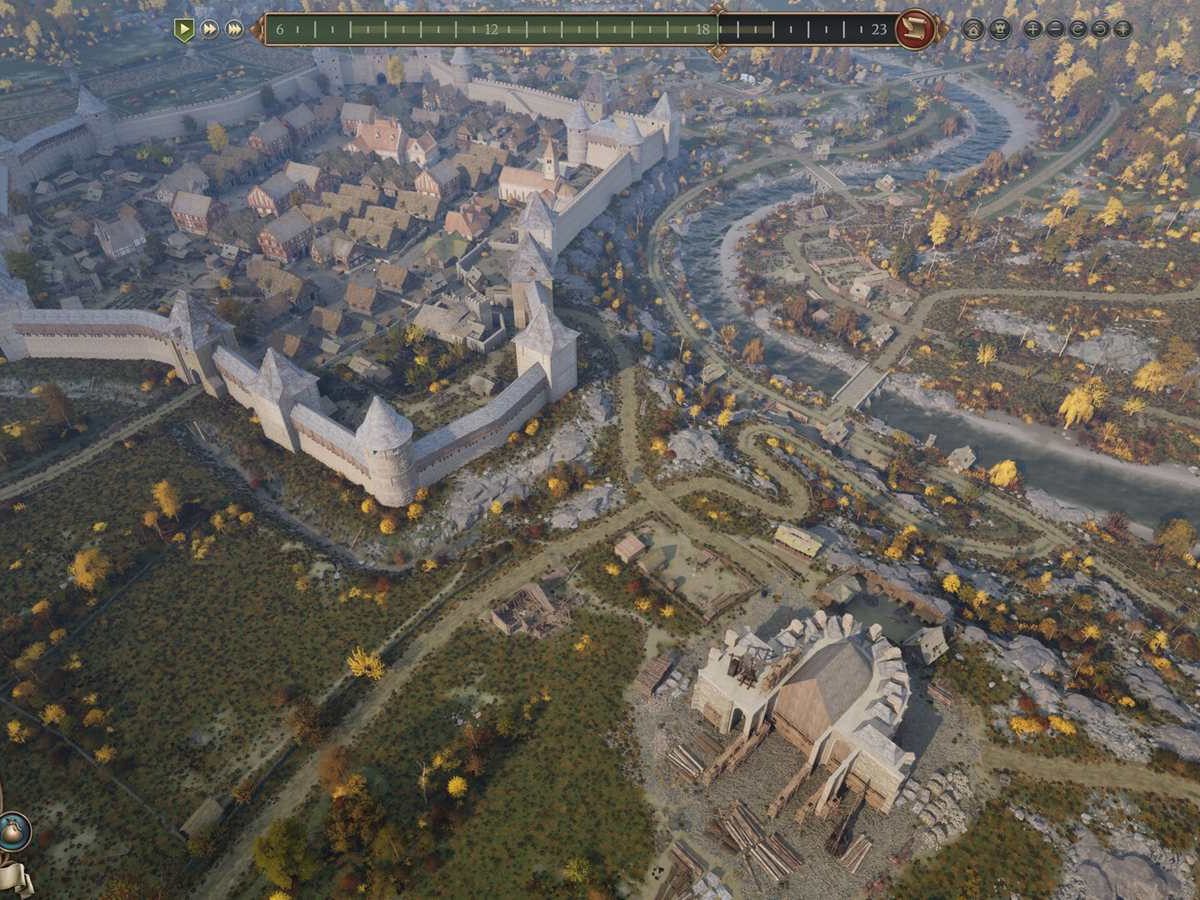Click the counter-clockwise rotate camera button
Viewport: 1200px width, 900px height.
pos(1078,29)
